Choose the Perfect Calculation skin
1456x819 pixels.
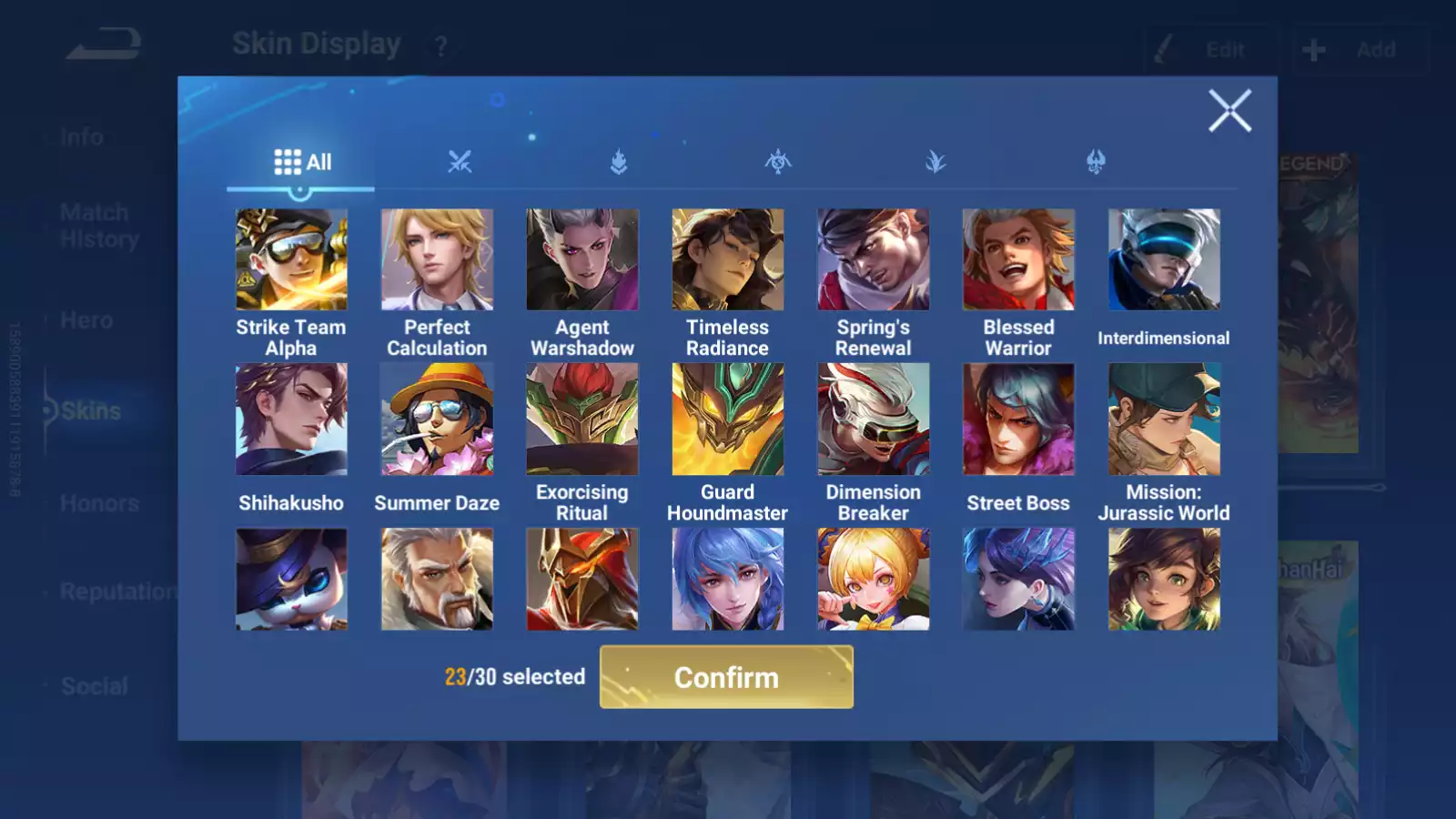point(437,260)
